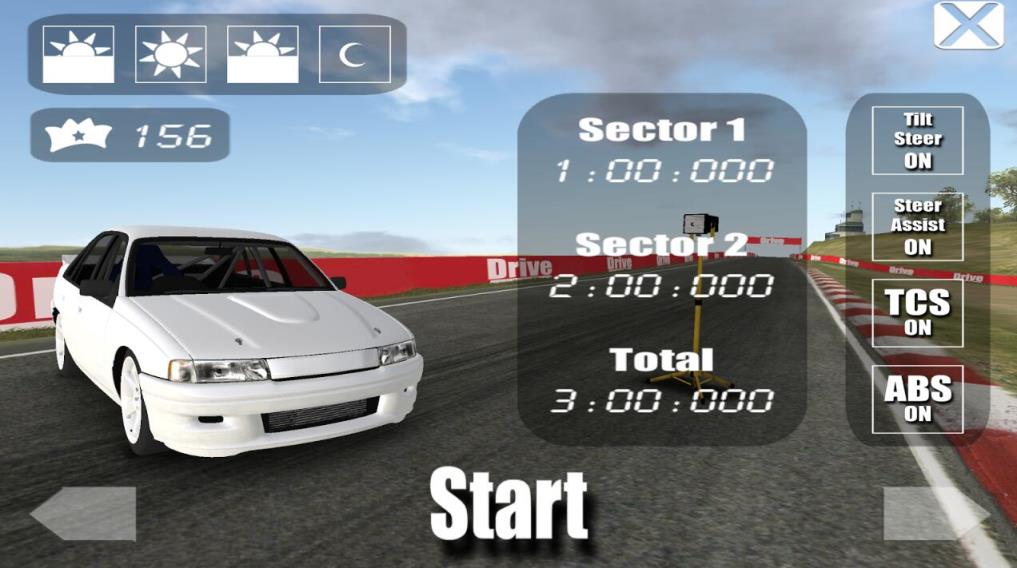Click the right arrow for next car
1017x568 pixels.
click(935, 514)
